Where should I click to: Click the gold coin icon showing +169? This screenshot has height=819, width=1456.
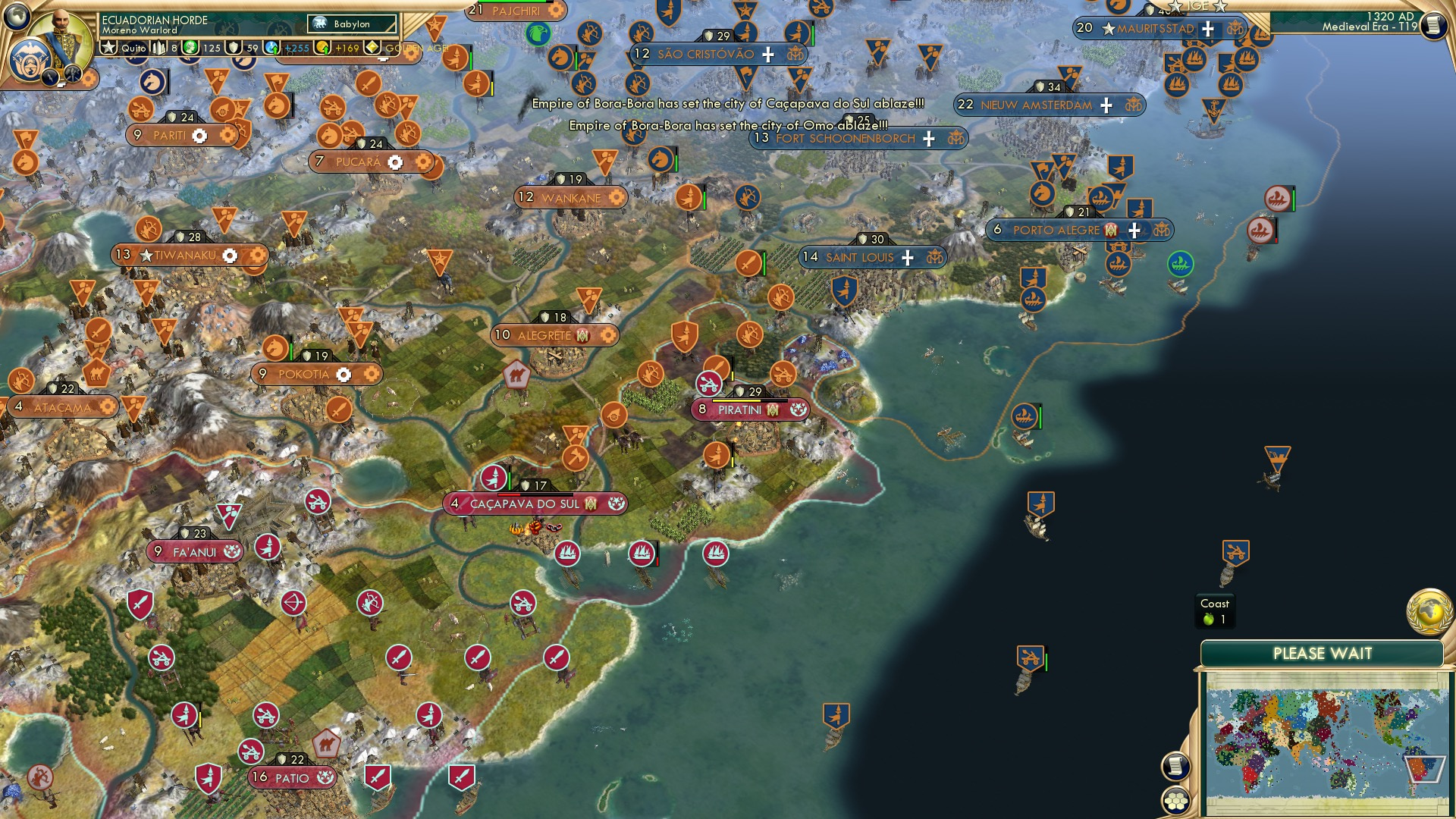pos(322,47)
